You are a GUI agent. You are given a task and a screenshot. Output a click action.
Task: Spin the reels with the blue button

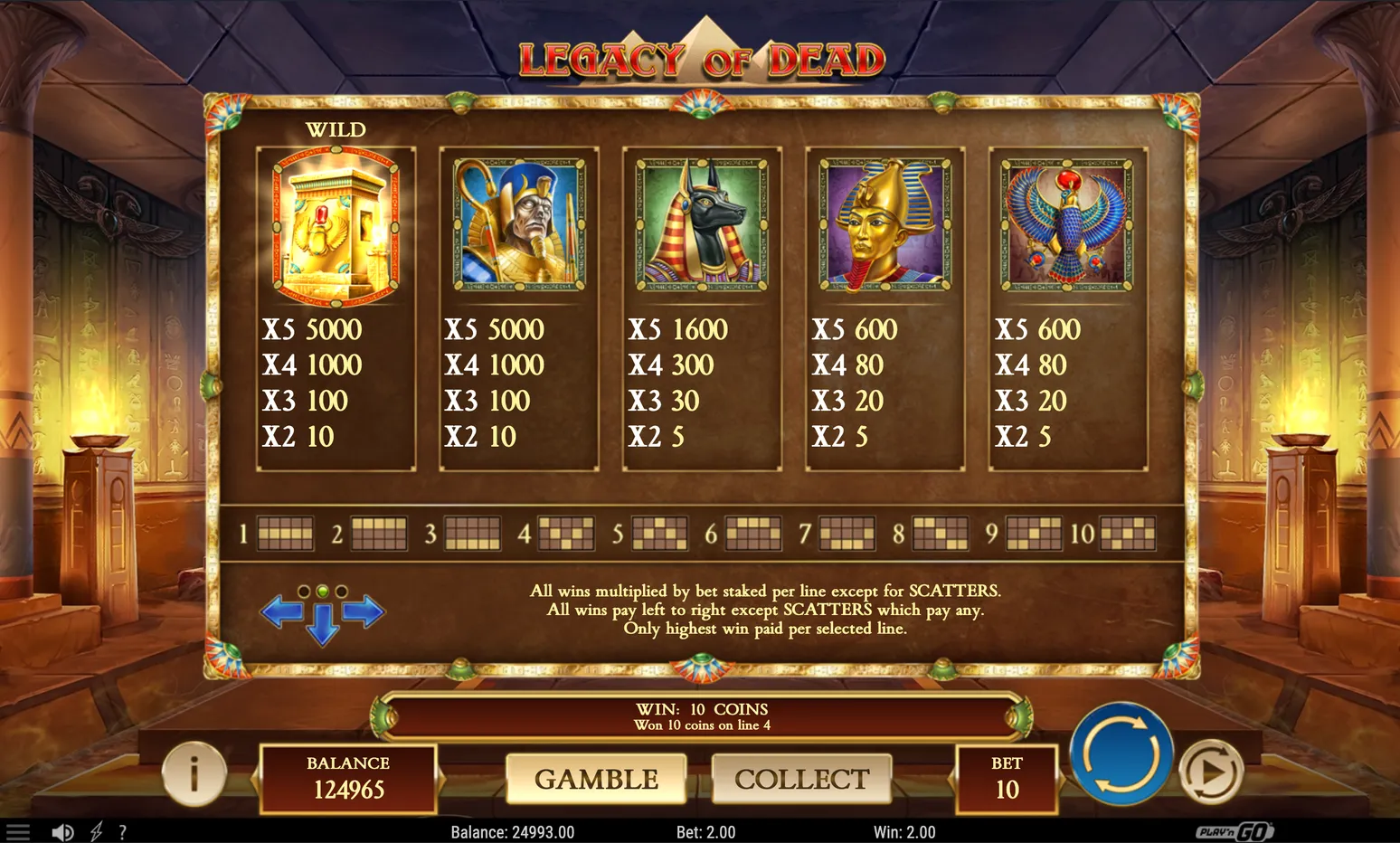pos(1121,753)
